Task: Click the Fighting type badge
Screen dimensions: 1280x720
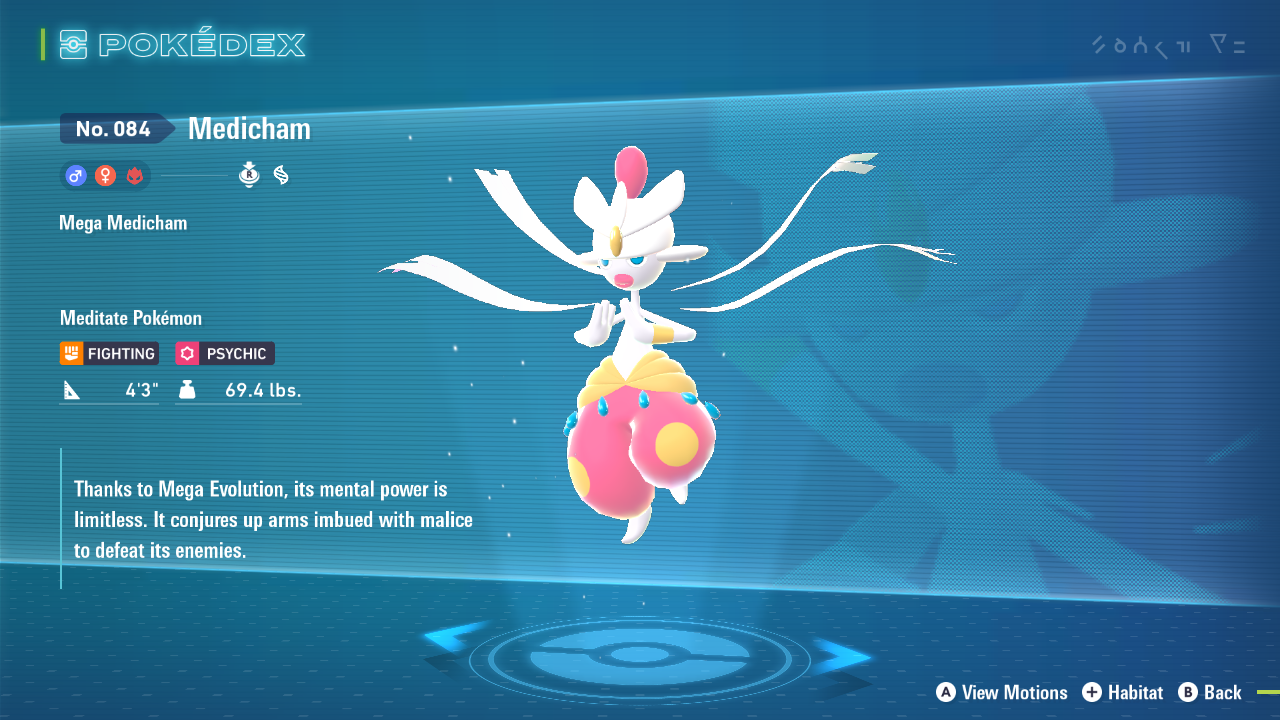Action: [x=109, y=353]
